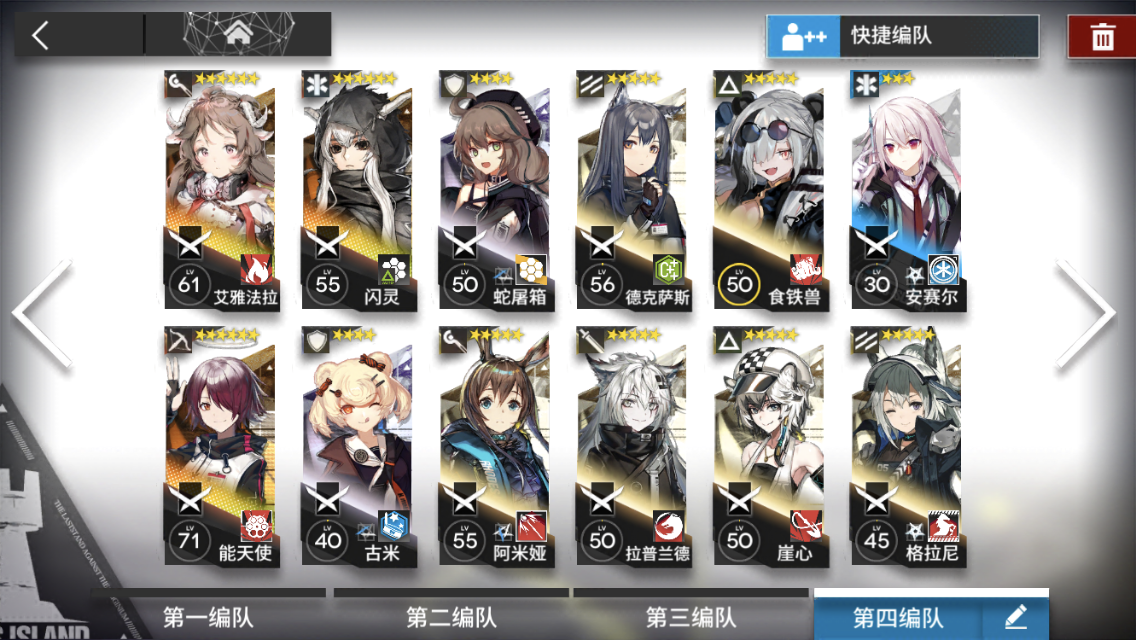This screenshot has height=640, width=1136.
Task: Open 快捷编队 quick squad formation
Action: (902, 36)
